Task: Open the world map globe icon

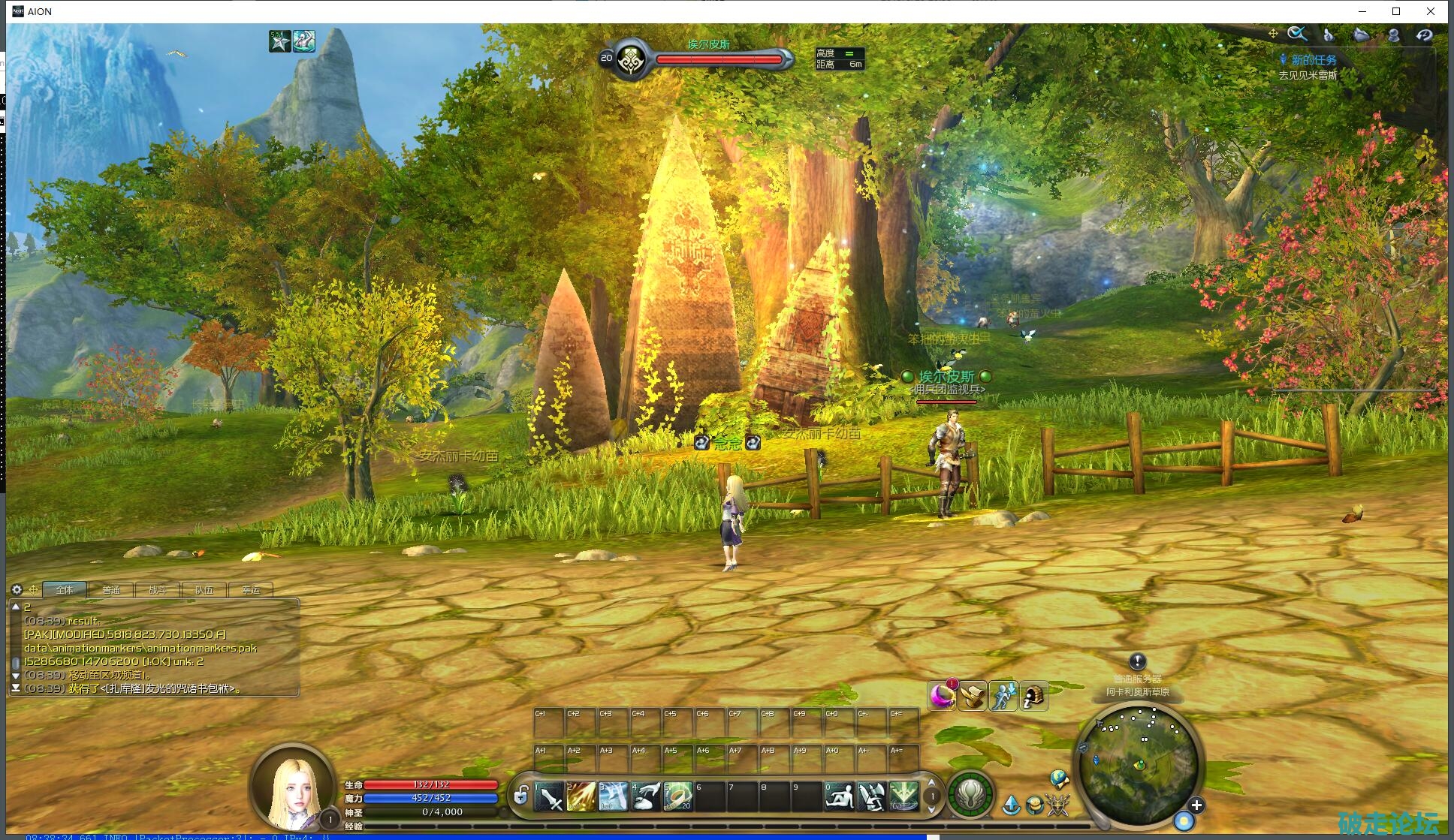Action: pos(1060,778)
